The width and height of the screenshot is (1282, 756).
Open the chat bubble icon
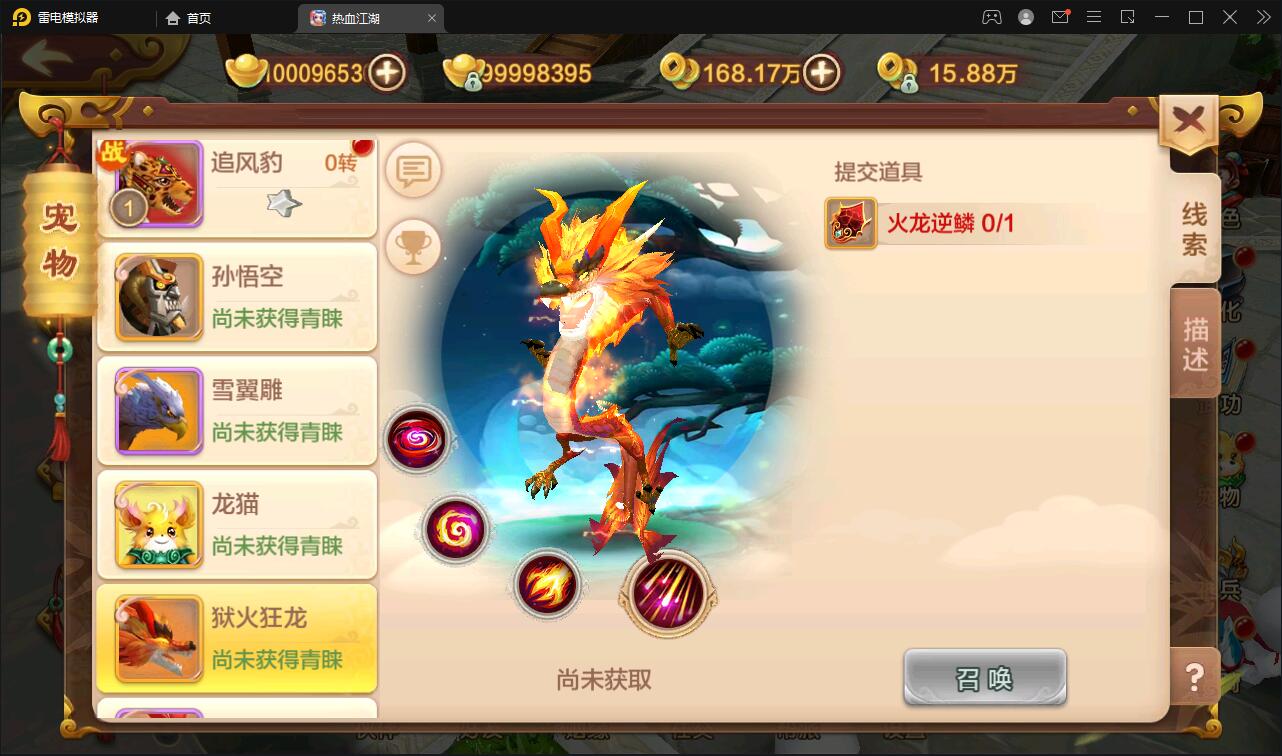[413, 170]
